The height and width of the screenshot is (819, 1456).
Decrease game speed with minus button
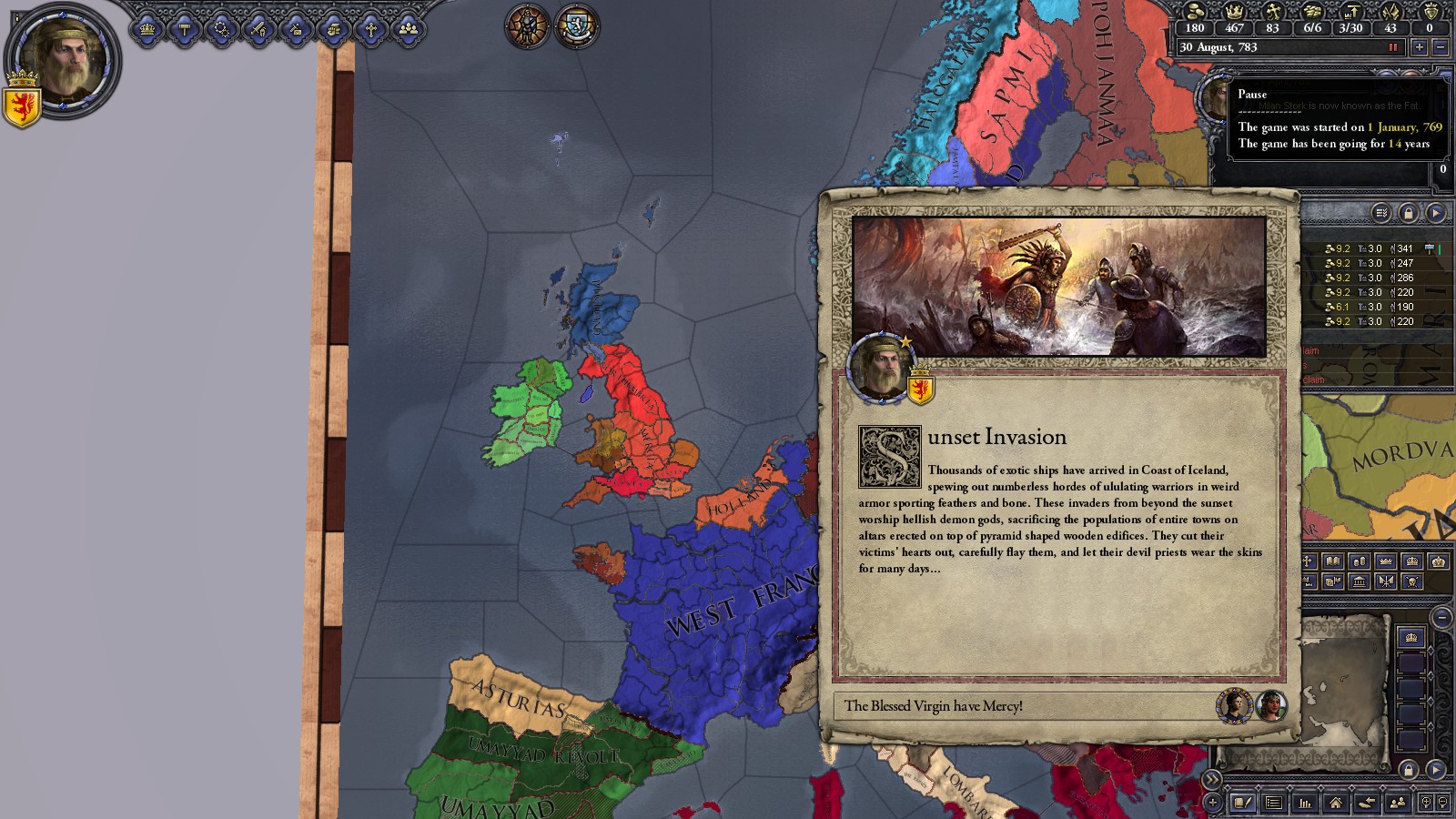tap(1440, 47)
